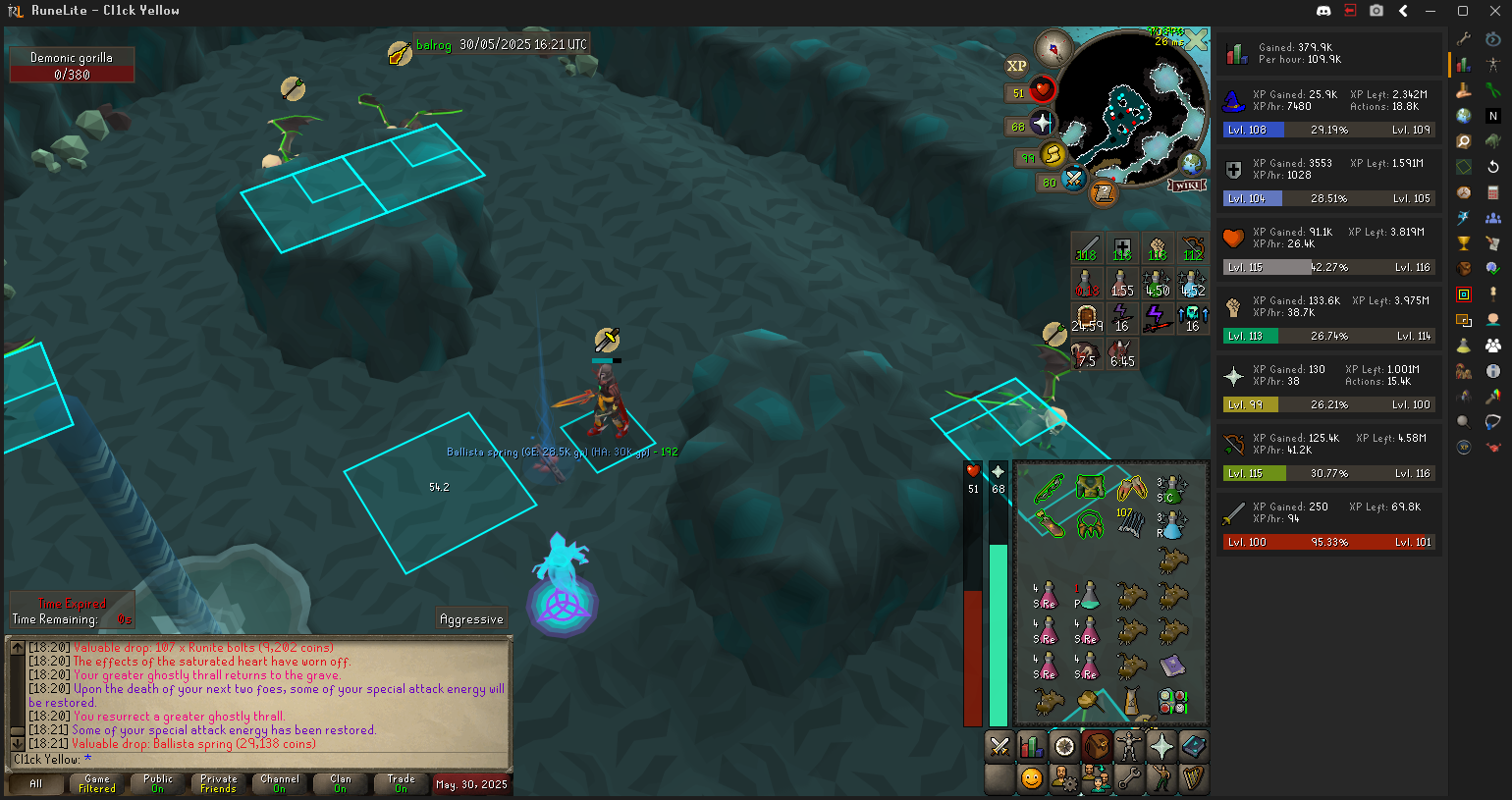Open the purple book in inventory

[1172, 667]
